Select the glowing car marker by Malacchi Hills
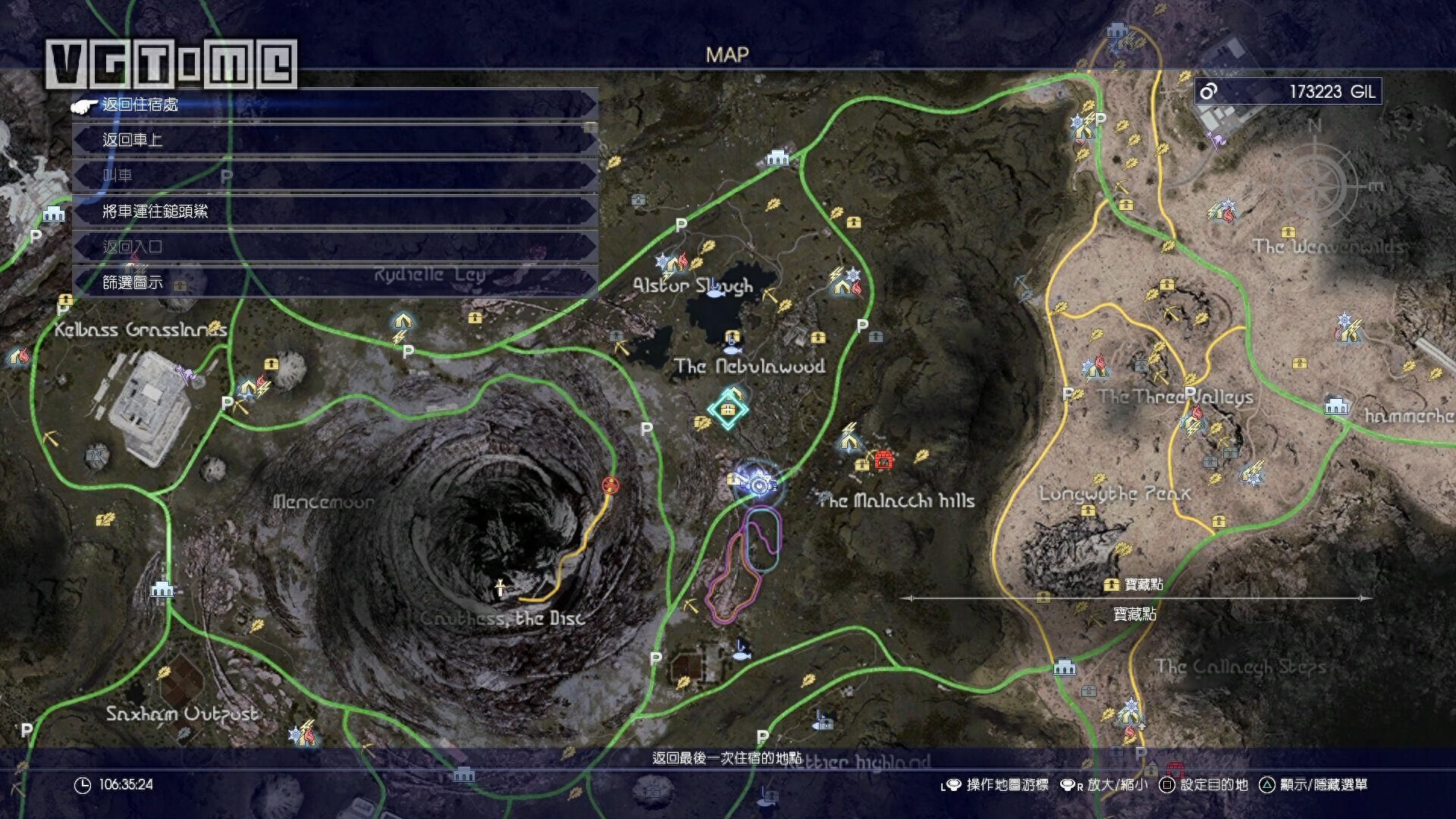 click(757, 482)
